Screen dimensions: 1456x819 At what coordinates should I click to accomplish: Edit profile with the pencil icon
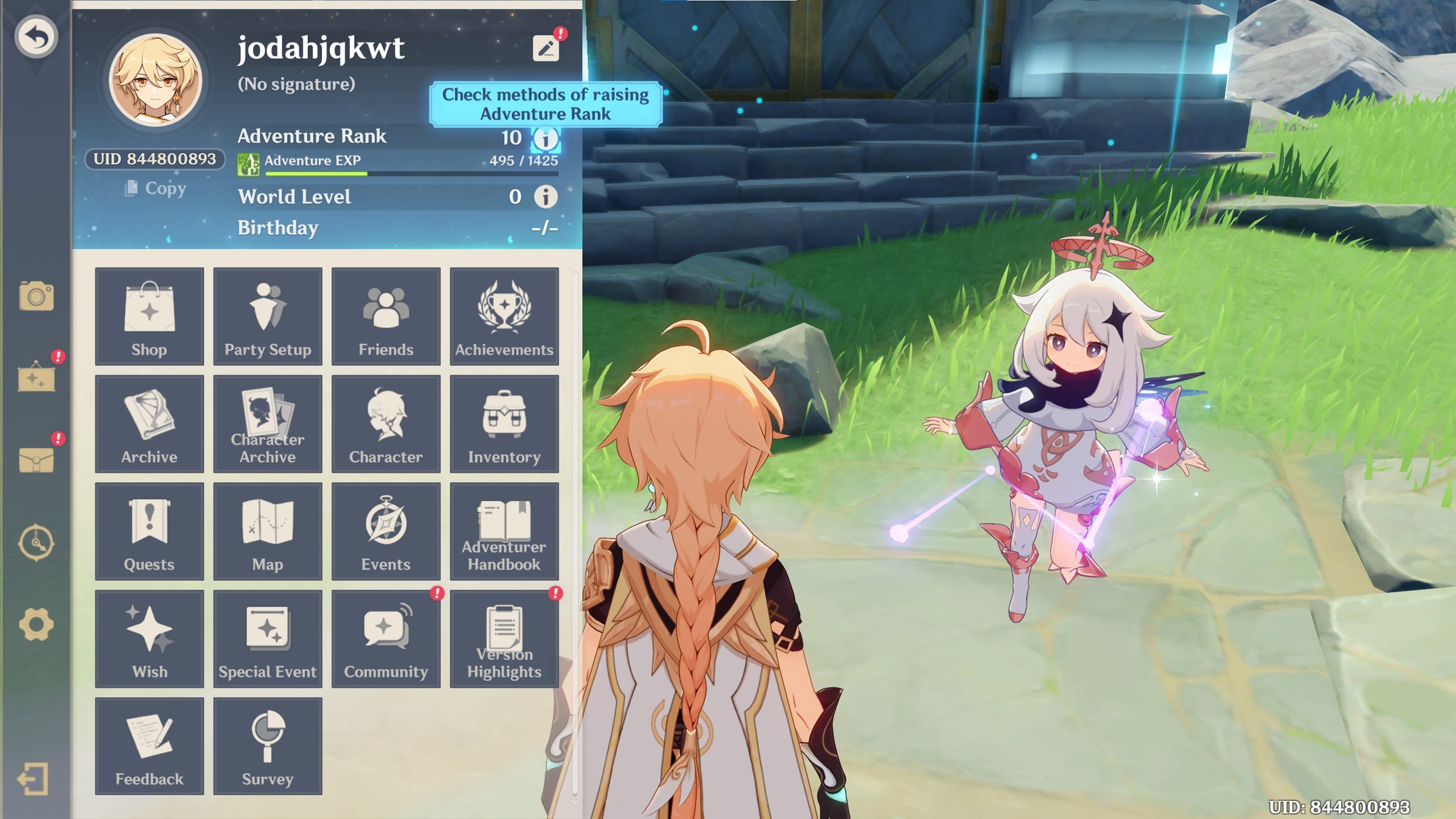click(546, 48)
